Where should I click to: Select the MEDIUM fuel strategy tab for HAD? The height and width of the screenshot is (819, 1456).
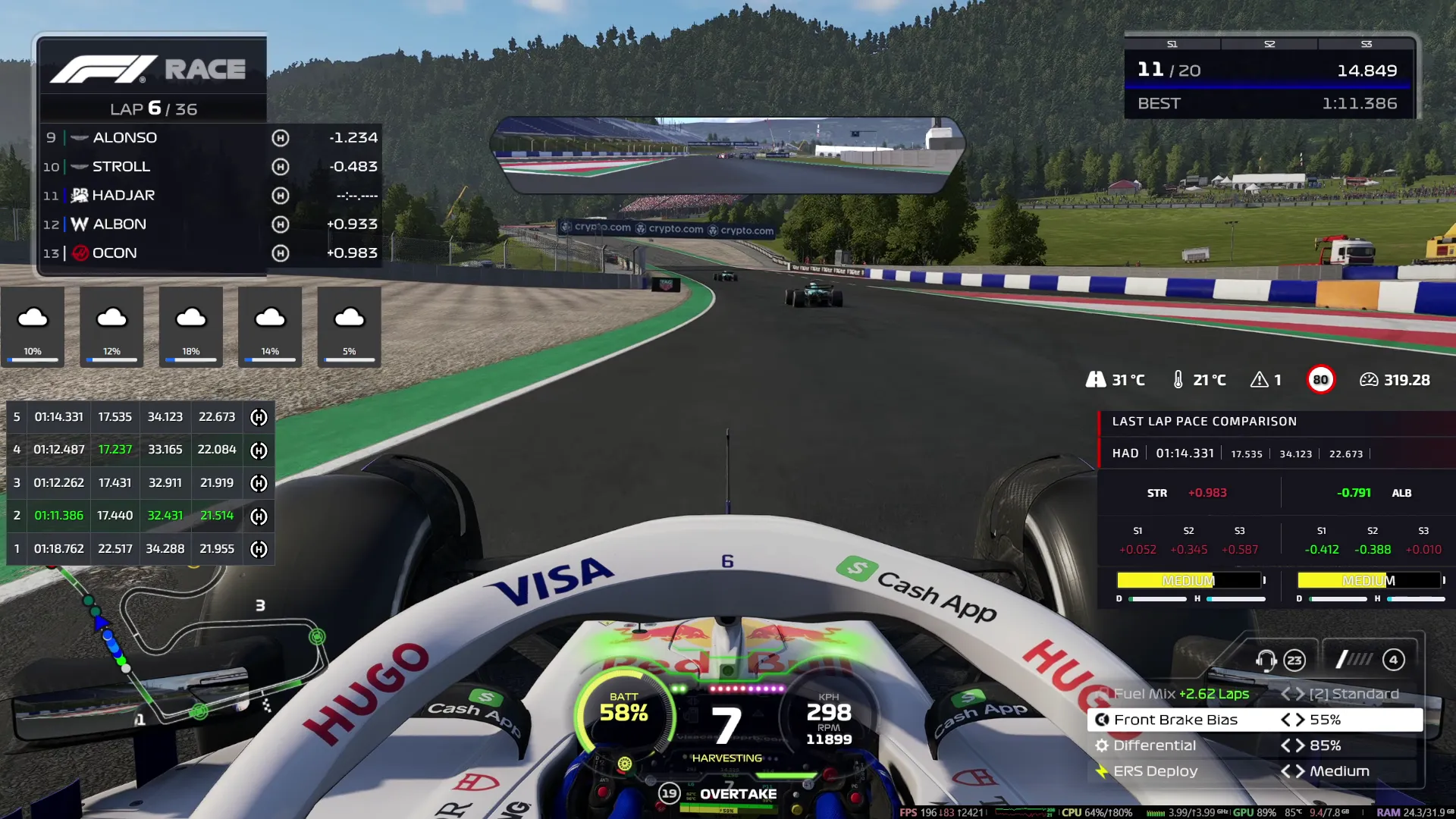(1191, 580)
